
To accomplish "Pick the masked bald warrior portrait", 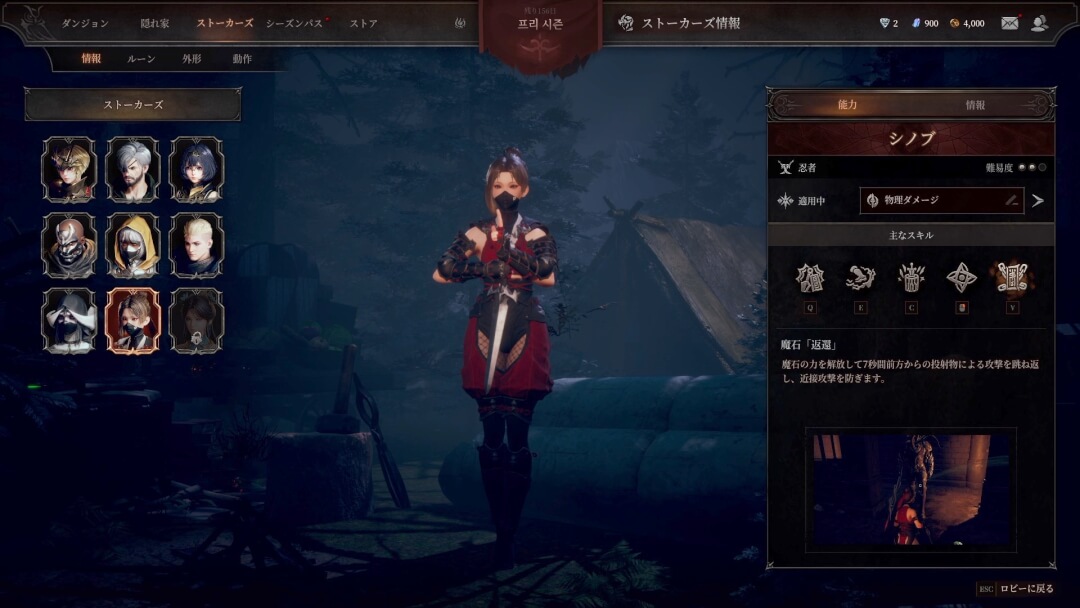I will click(x=69, y=245).
